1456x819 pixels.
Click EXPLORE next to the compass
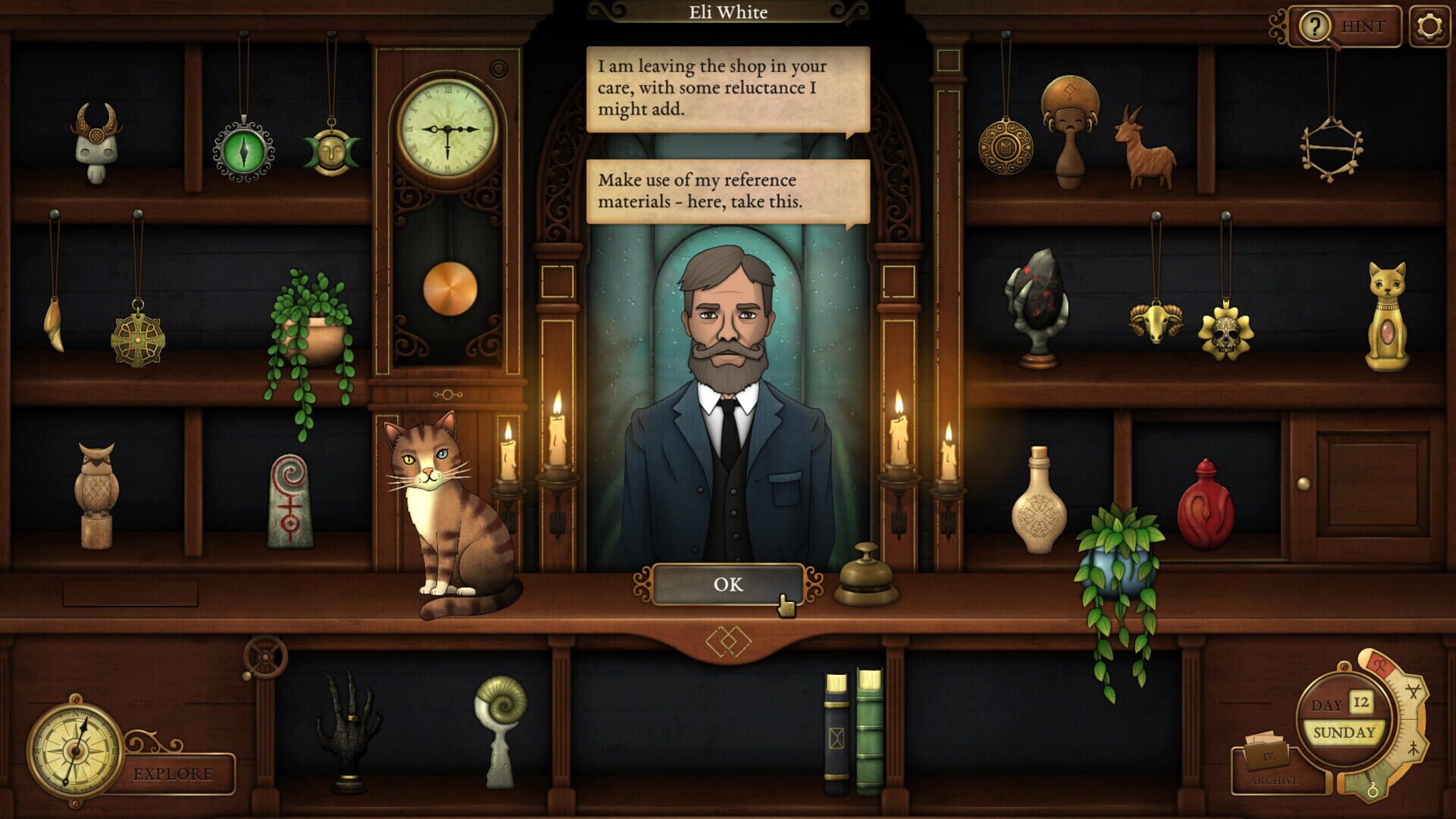174,772
